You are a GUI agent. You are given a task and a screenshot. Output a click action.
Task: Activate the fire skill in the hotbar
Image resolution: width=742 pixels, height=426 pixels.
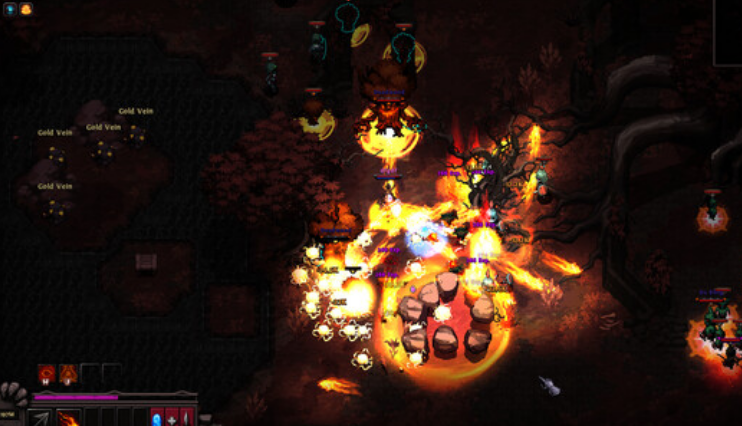[x=68, y=418]
